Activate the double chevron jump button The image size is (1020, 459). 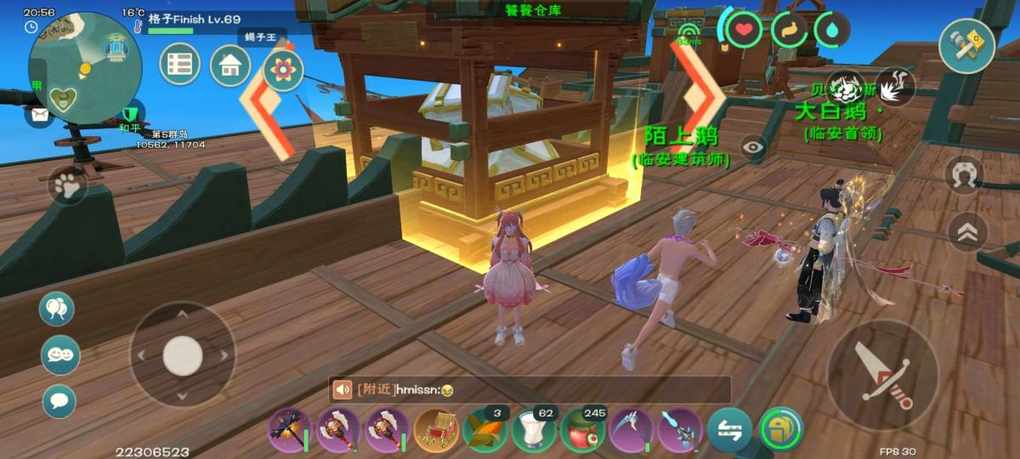(x=967, y=232)
